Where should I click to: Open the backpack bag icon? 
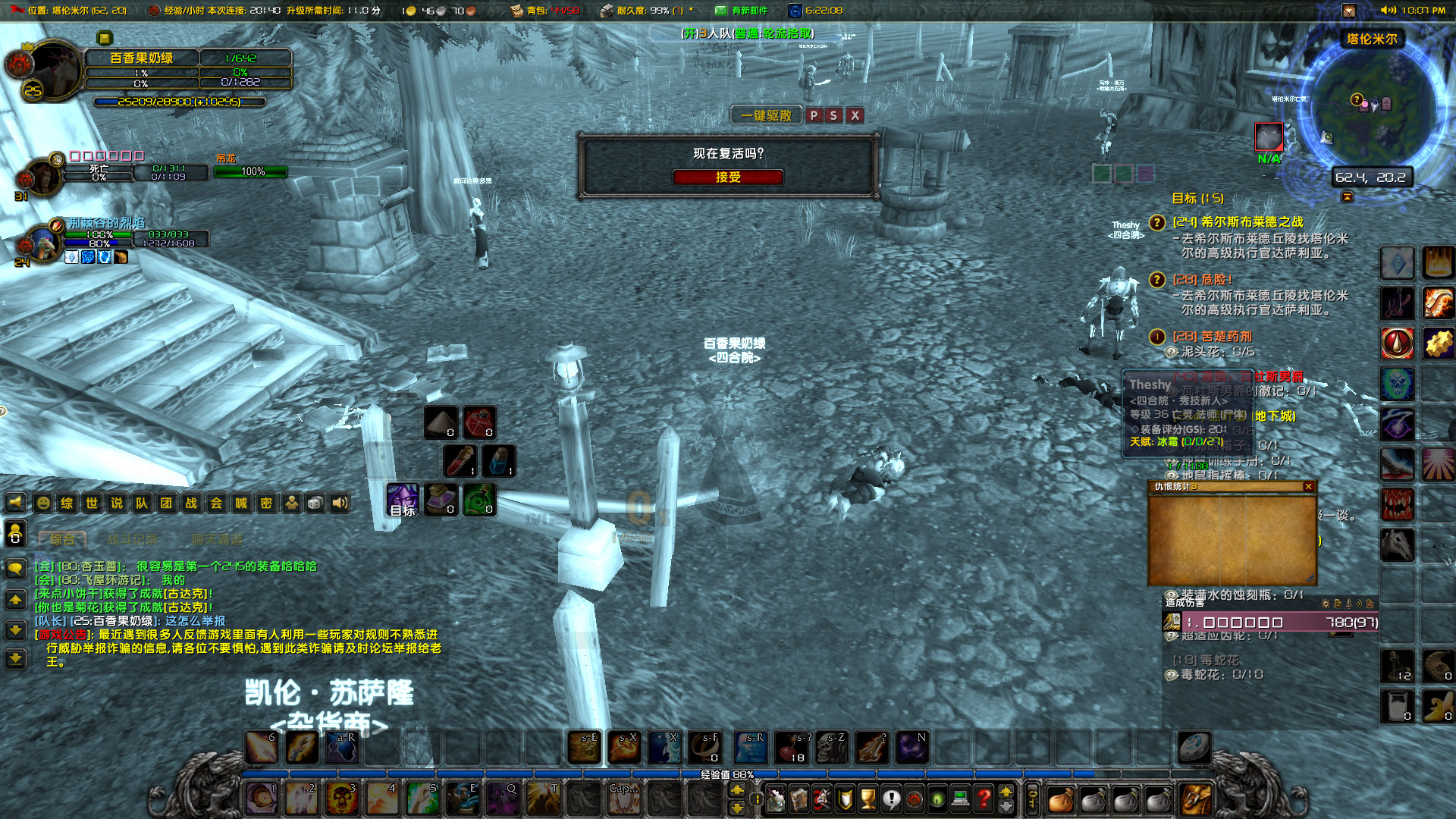pyautogui.click(x=1062, y=798)
